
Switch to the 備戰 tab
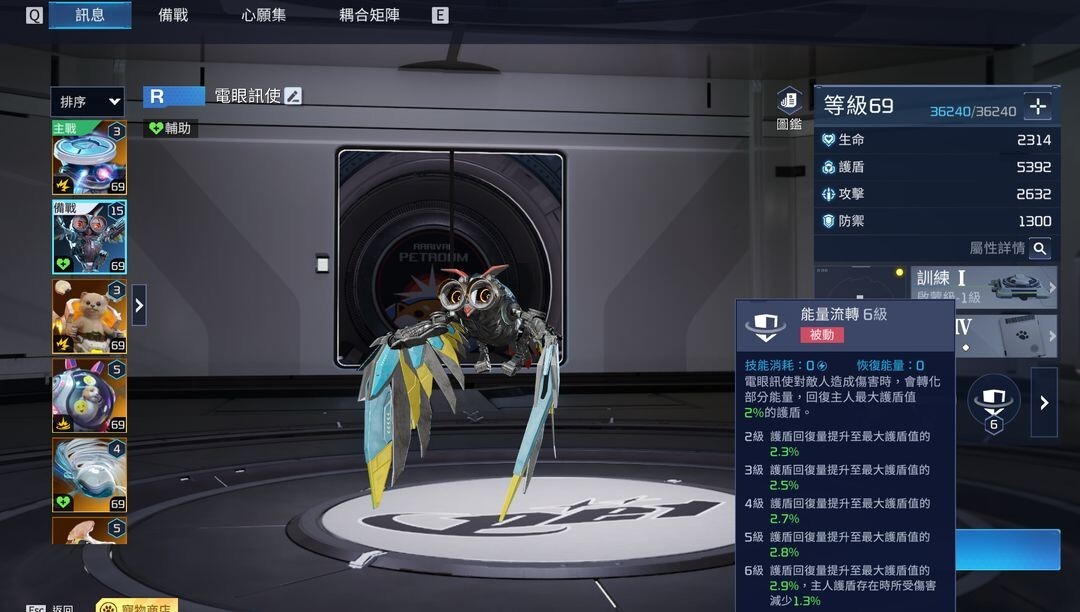coord(173,15)
